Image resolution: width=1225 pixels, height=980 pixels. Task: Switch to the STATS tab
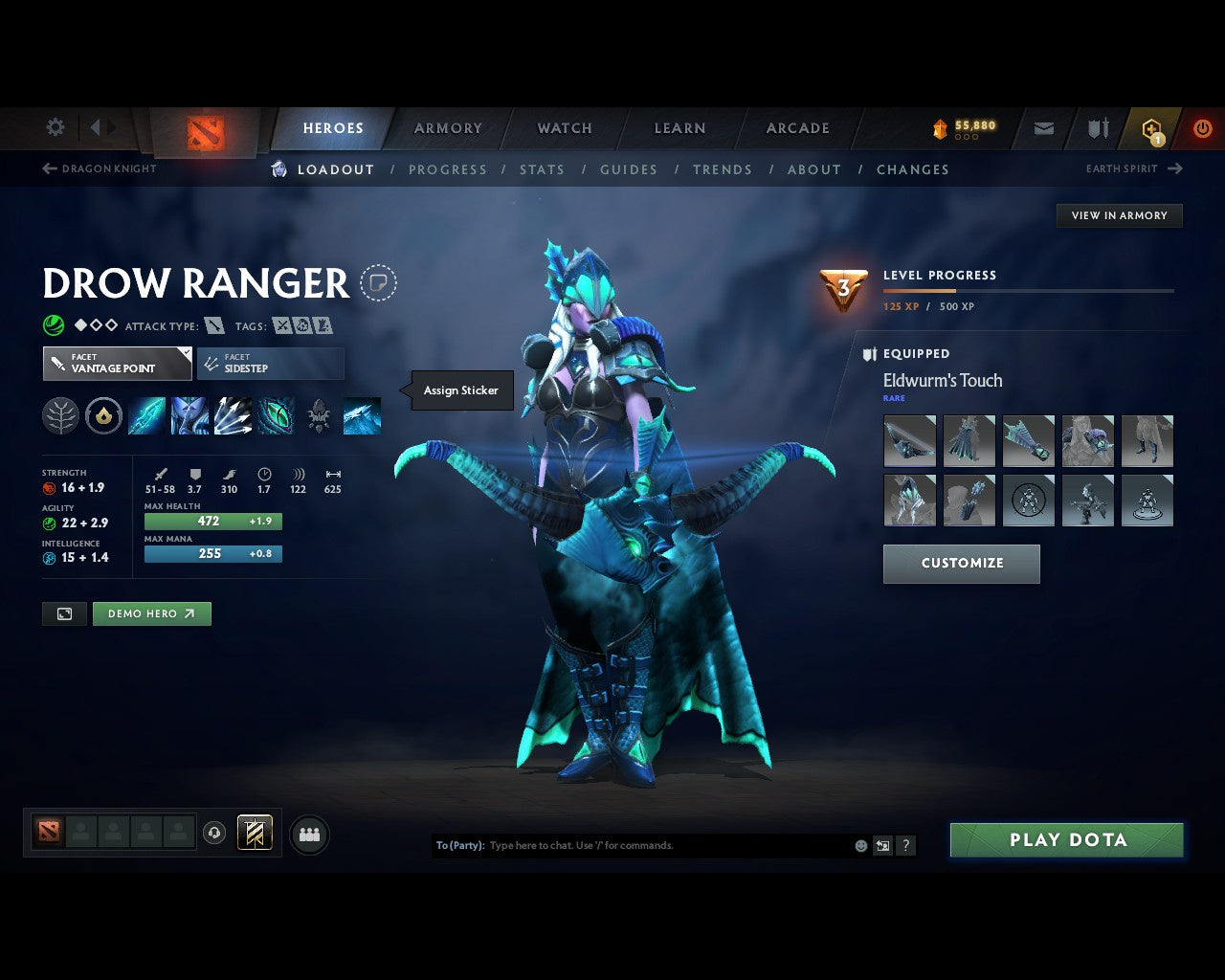542,169
